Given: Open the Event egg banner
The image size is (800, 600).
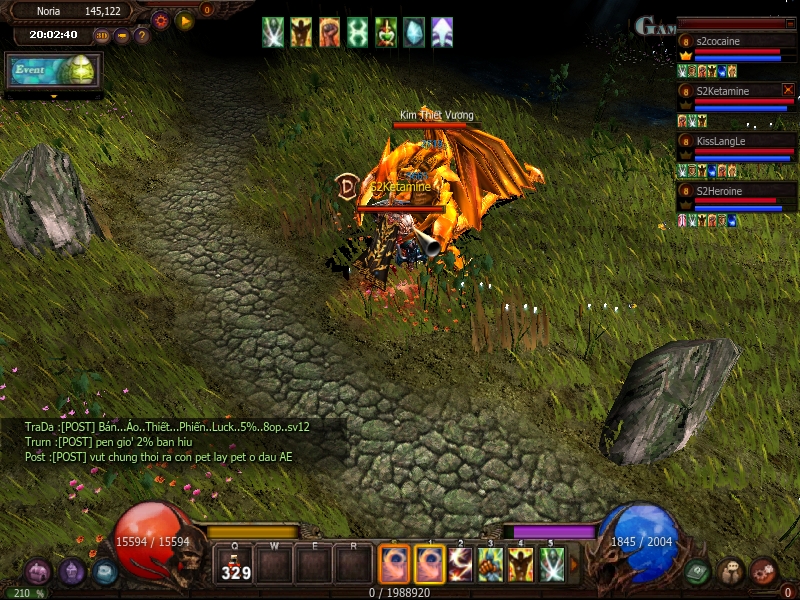Looking at the screenshot, I should coord(54,71).
